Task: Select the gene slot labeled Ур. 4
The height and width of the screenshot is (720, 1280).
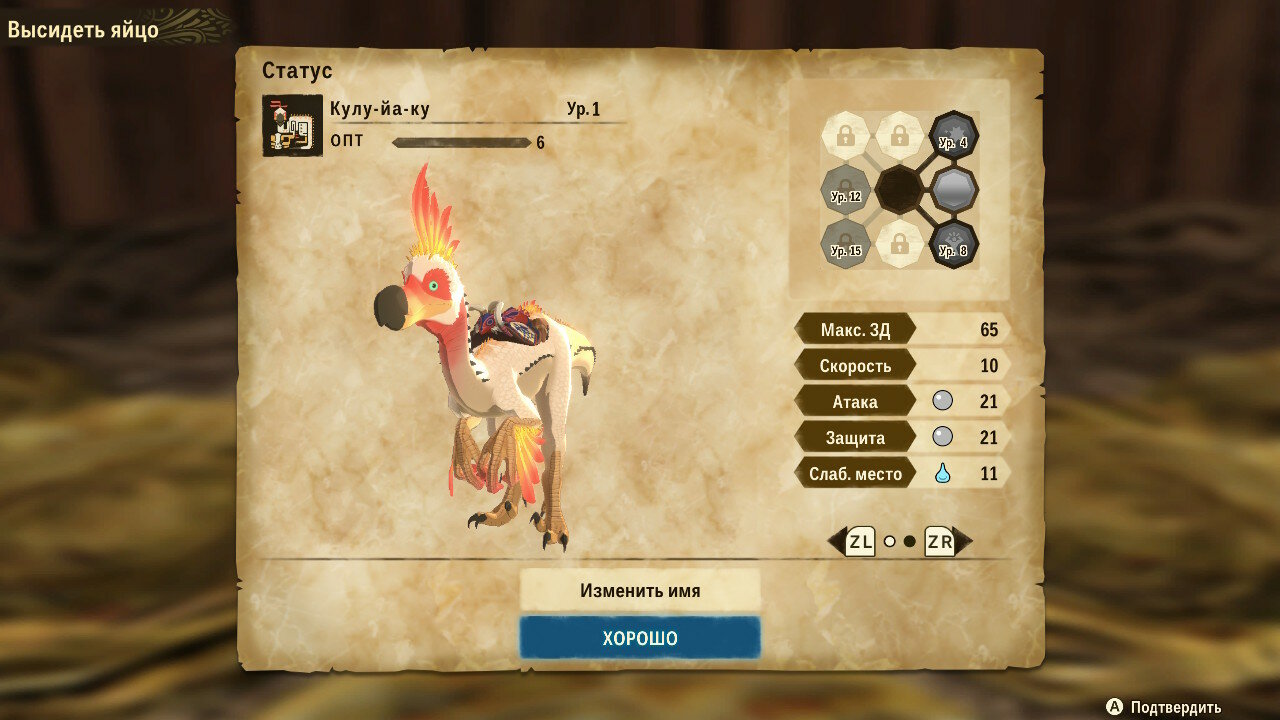Action: tap(953, 135)
